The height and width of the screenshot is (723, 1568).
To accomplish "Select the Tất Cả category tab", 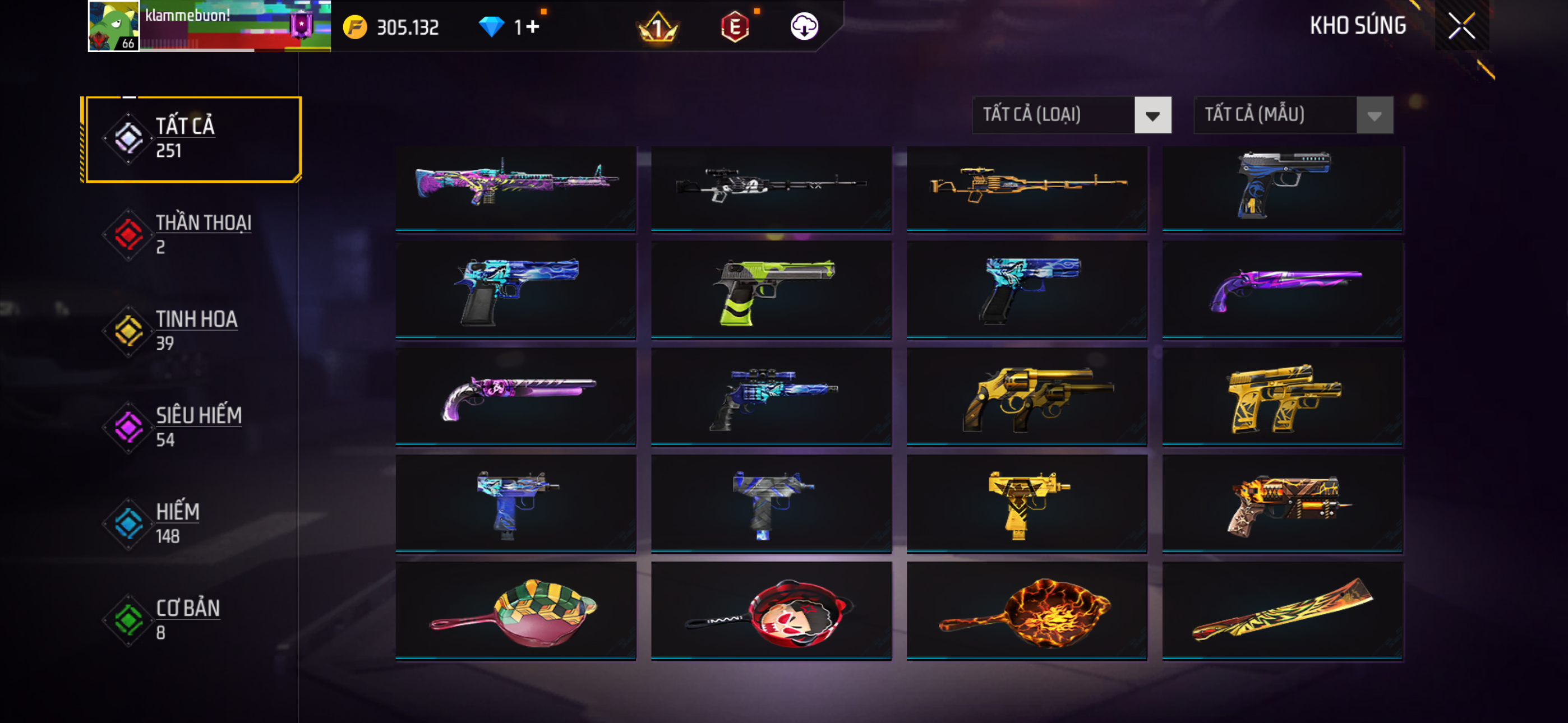I will [192, 139].
